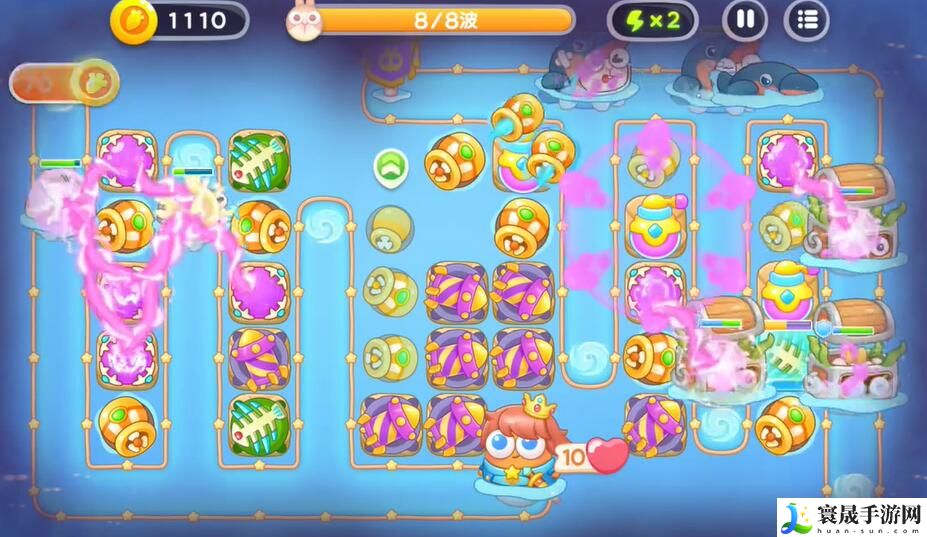927x537 pixels.
Task: Tap the green upgrade arrow icon
Action: click(389, 166)
